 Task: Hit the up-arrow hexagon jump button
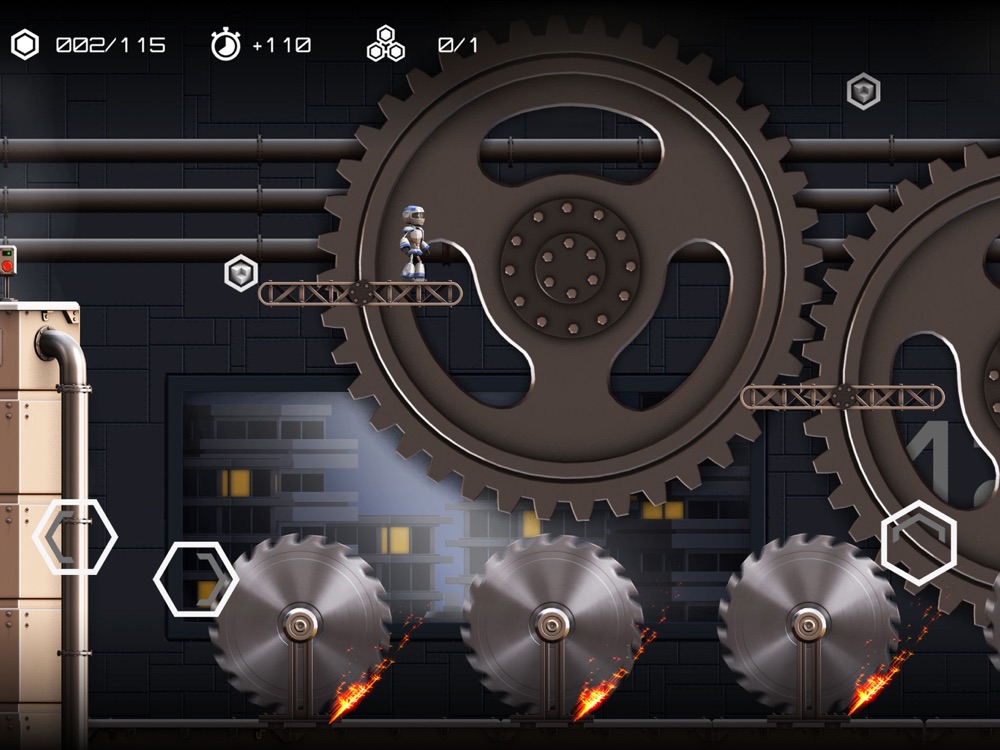(x=918, y=541)
